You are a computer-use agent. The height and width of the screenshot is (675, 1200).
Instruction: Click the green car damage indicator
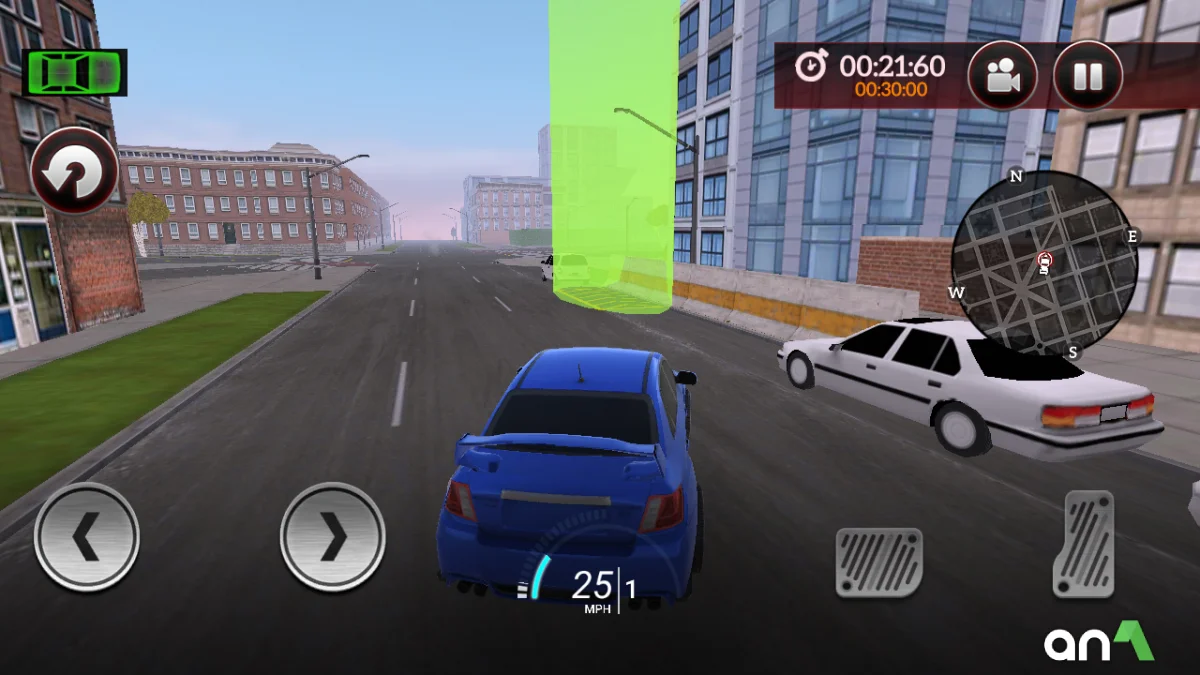tap(75, 72)
